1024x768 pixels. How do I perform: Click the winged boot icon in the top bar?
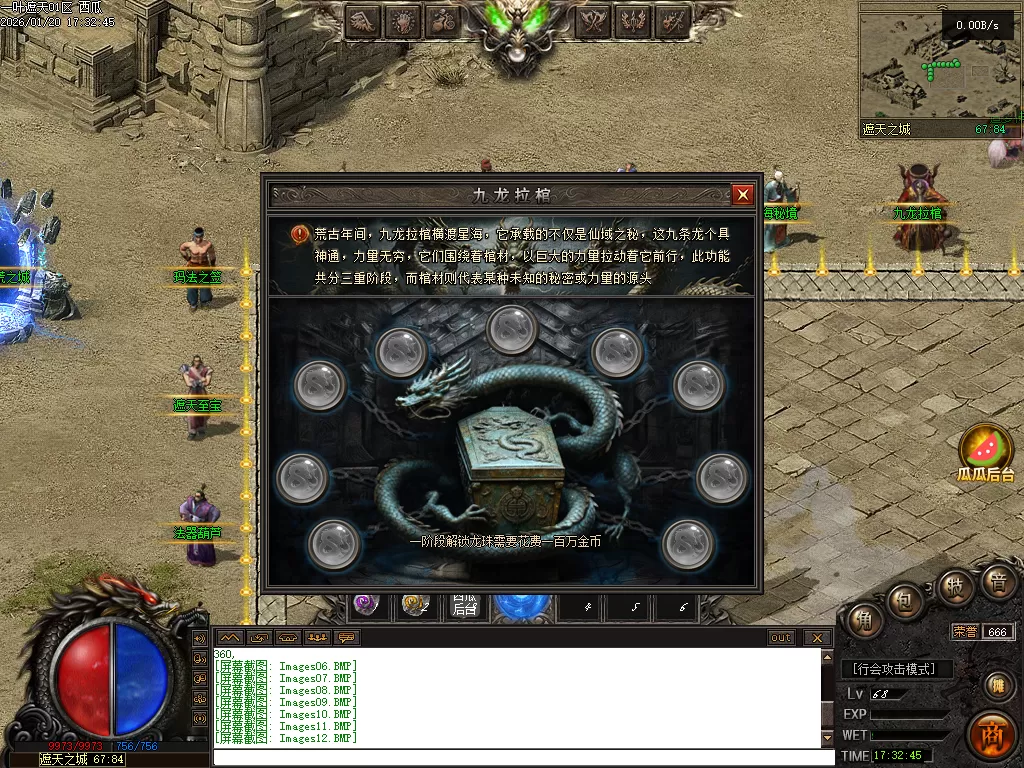tap(362, 20)
